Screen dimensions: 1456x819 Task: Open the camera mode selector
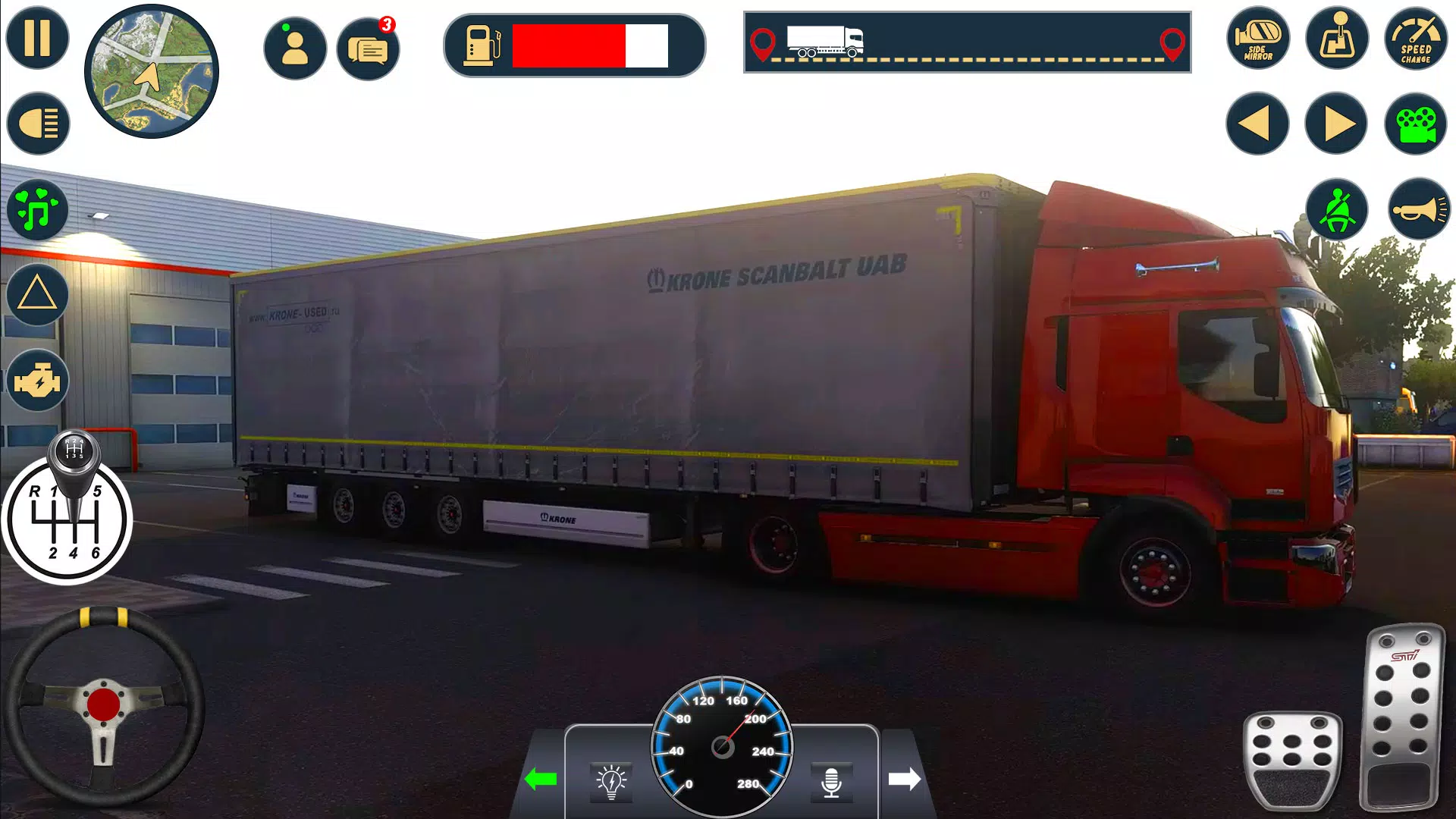1415,123
